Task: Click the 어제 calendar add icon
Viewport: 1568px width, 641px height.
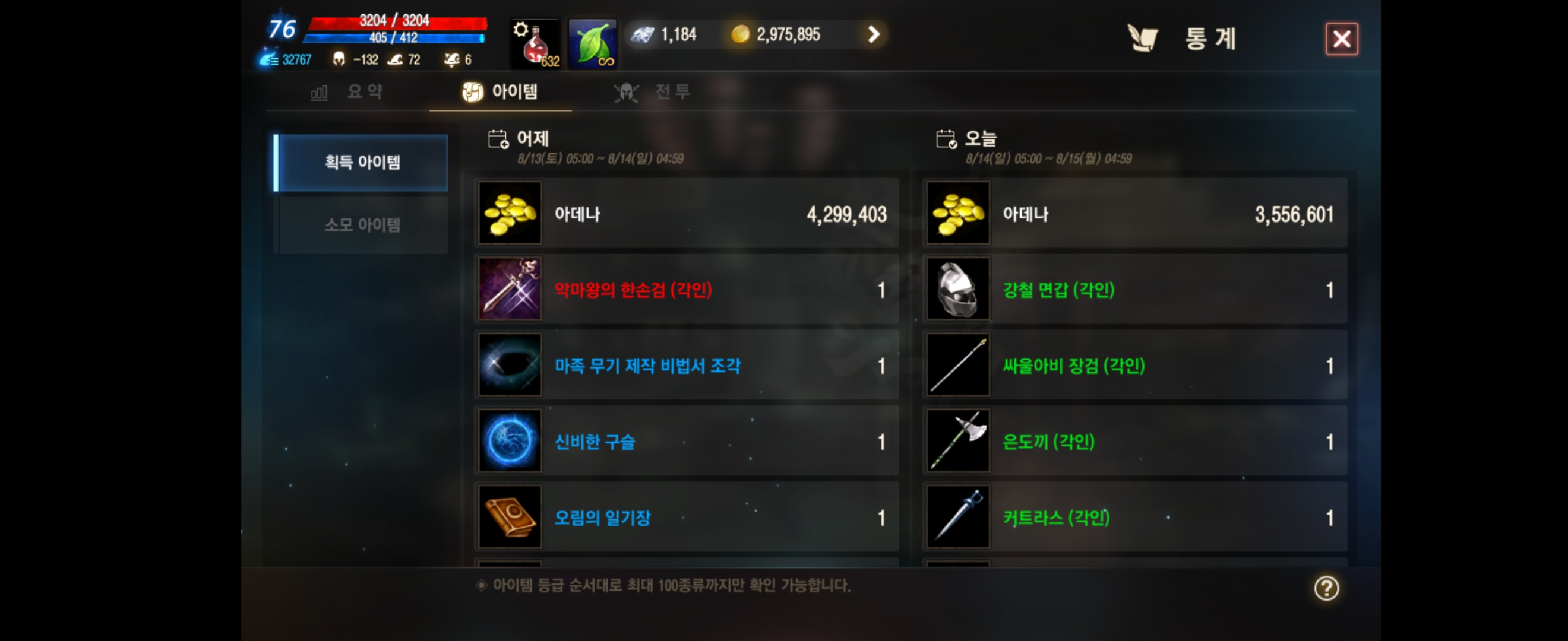Action: (x=497, y=139)
